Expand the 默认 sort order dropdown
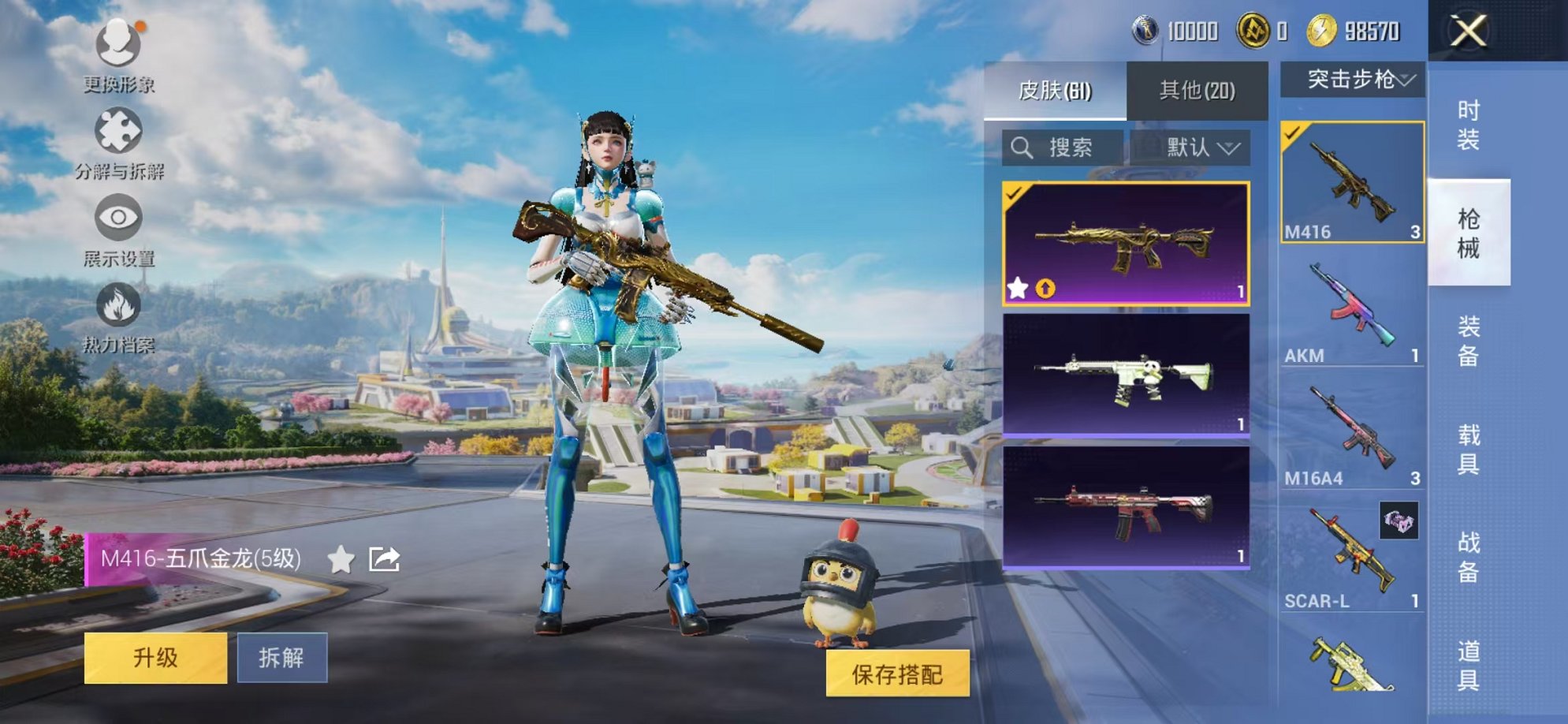This screenshot has height=724, width=1568. [x=1197, y=146]
